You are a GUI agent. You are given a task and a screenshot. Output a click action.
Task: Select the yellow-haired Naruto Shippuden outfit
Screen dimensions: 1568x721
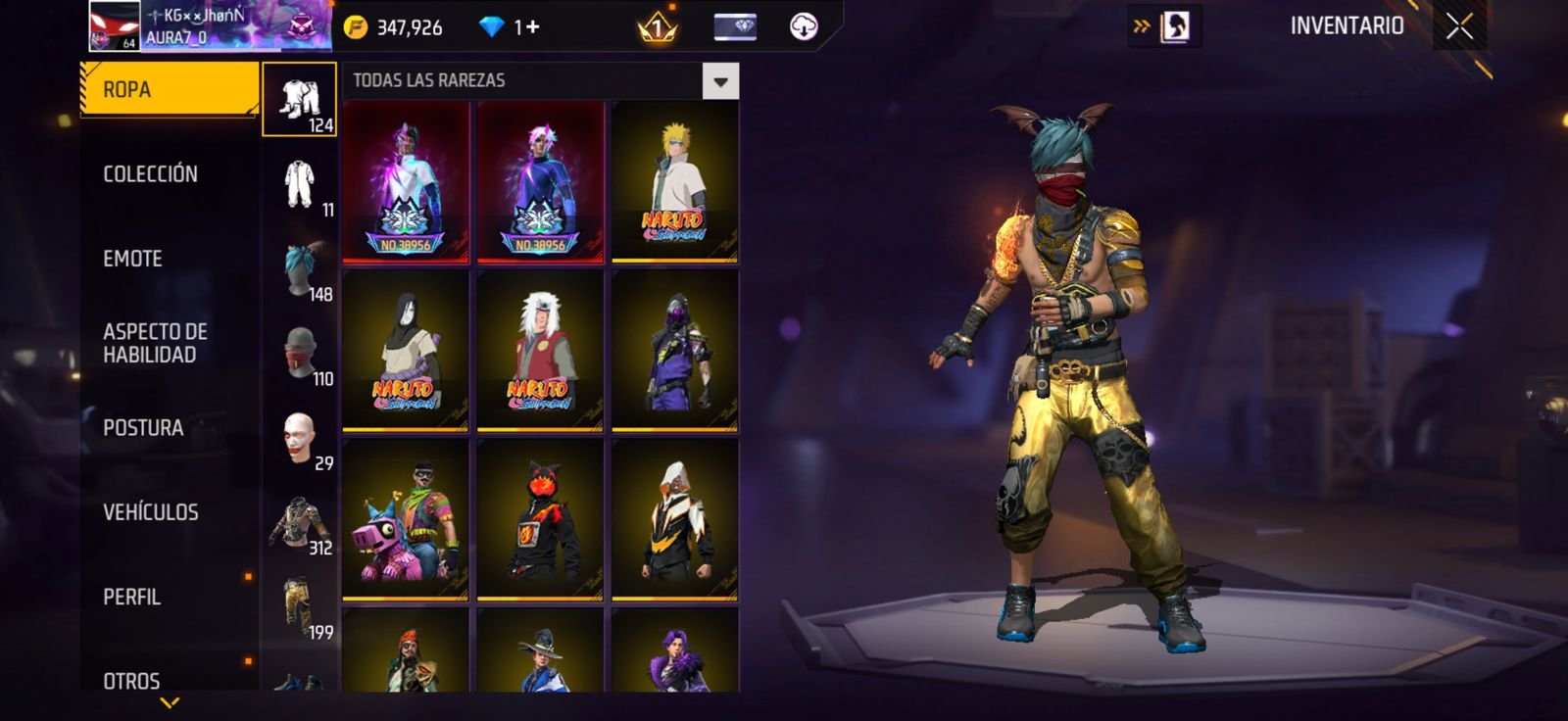pos(674,182)
